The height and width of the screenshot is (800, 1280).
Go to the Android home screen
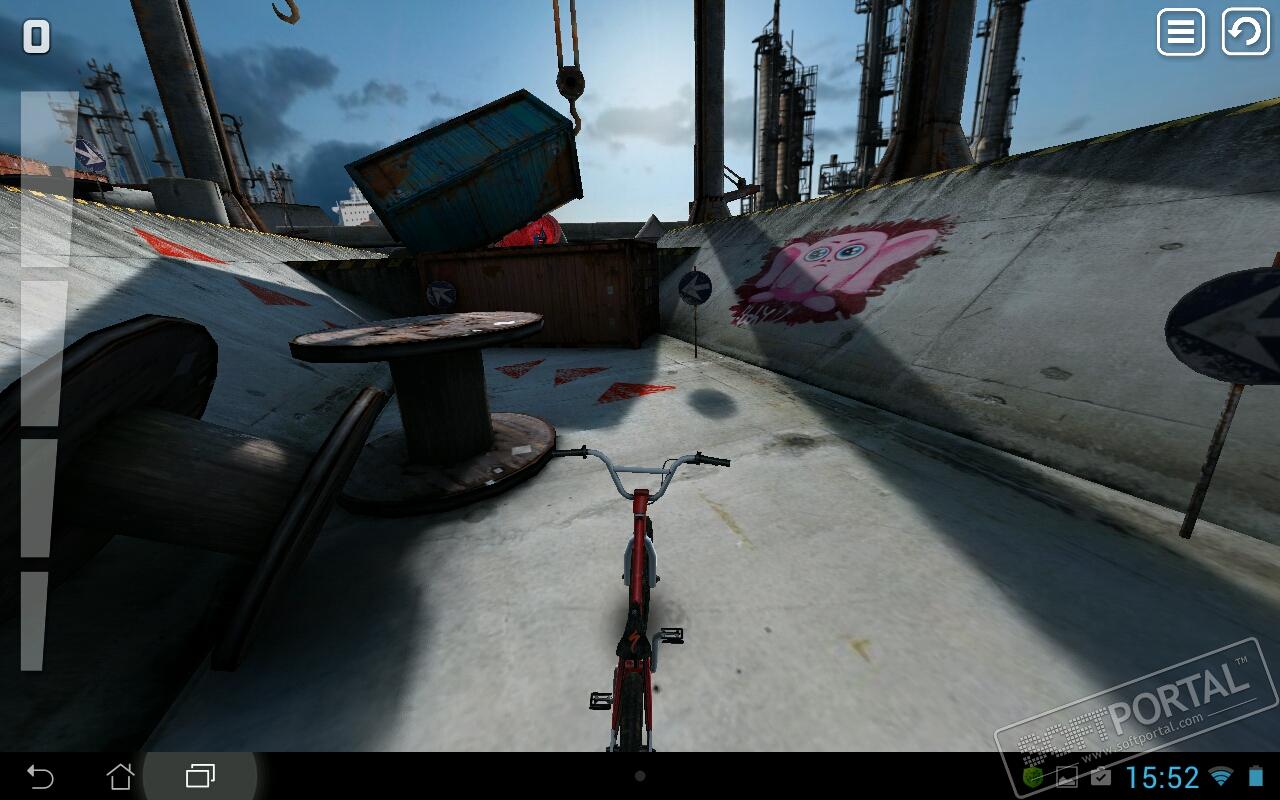point(120,776)
